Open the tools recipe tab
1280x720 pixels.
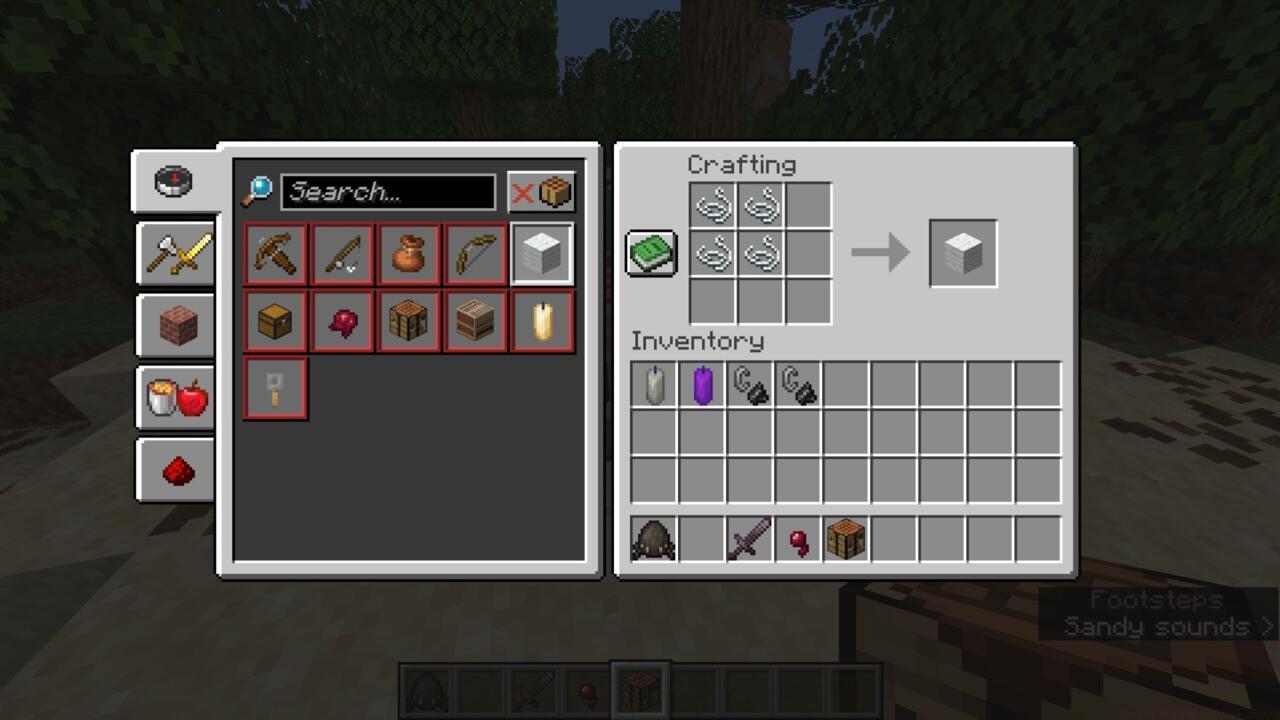point(175,253)
